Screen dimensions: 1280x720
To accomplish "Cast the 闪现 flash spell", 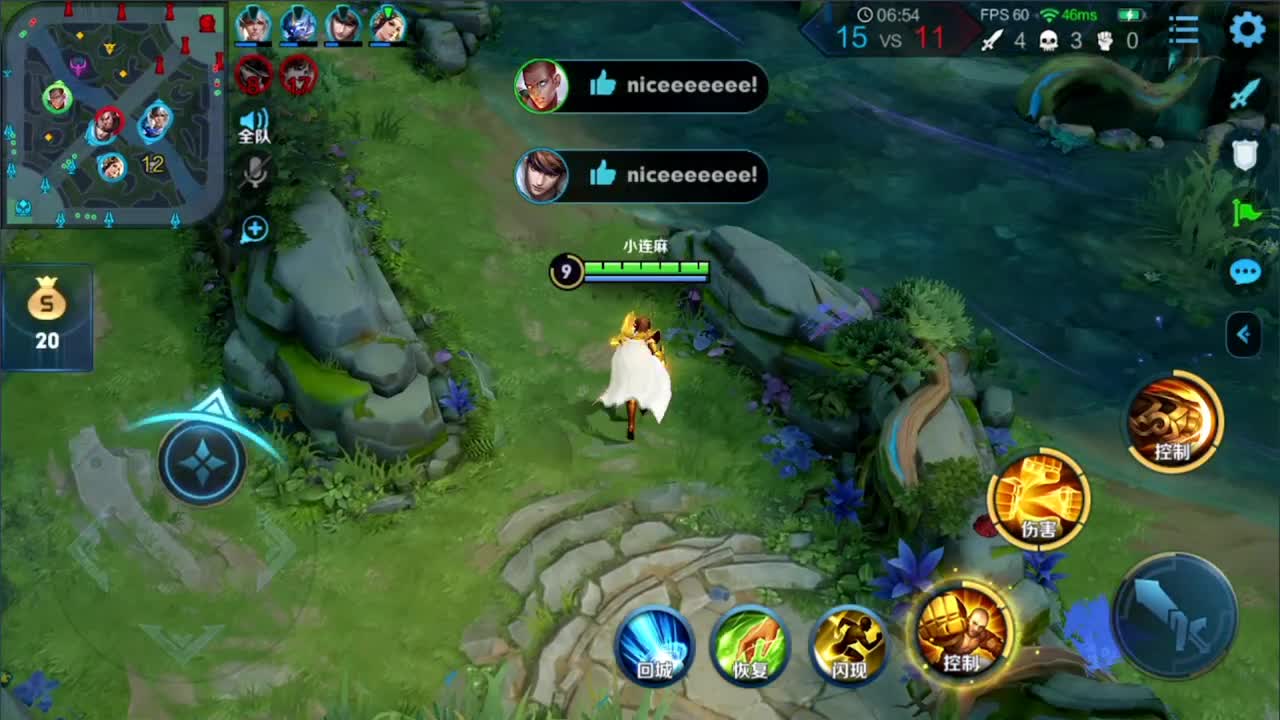I will click(x=849, y=645).
